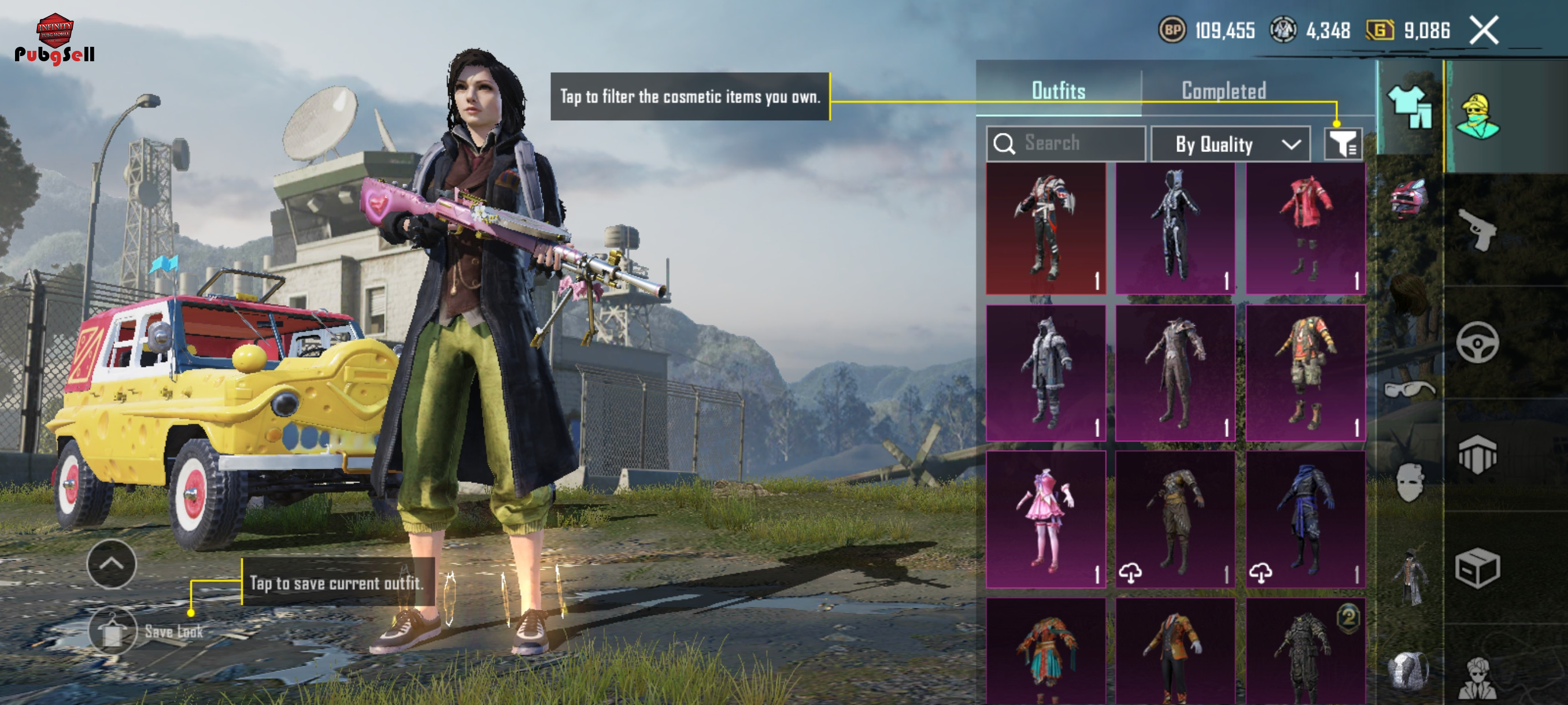1568x705 pixels.
Task: Select the shirt and pants clothing category
Action: click(1408, 107)
